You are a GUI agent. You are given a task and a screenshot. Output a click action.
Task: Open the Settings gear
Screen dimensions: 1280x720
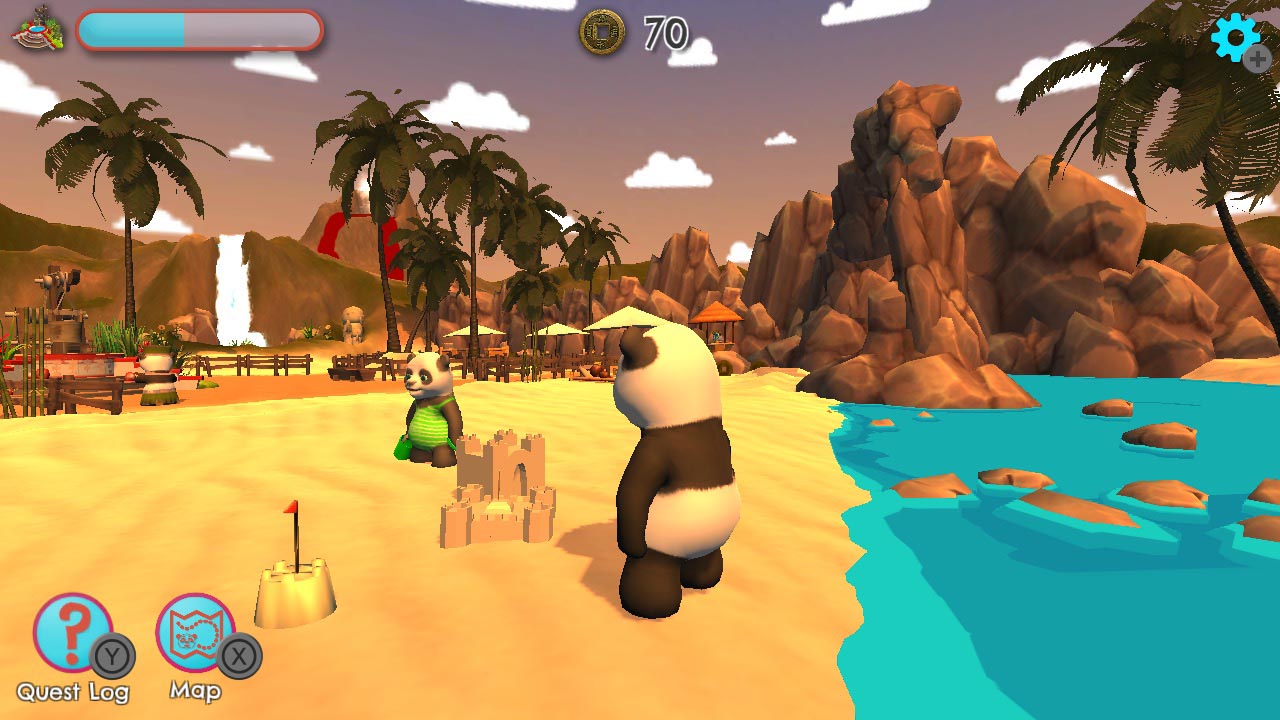tap(1237, 39)
